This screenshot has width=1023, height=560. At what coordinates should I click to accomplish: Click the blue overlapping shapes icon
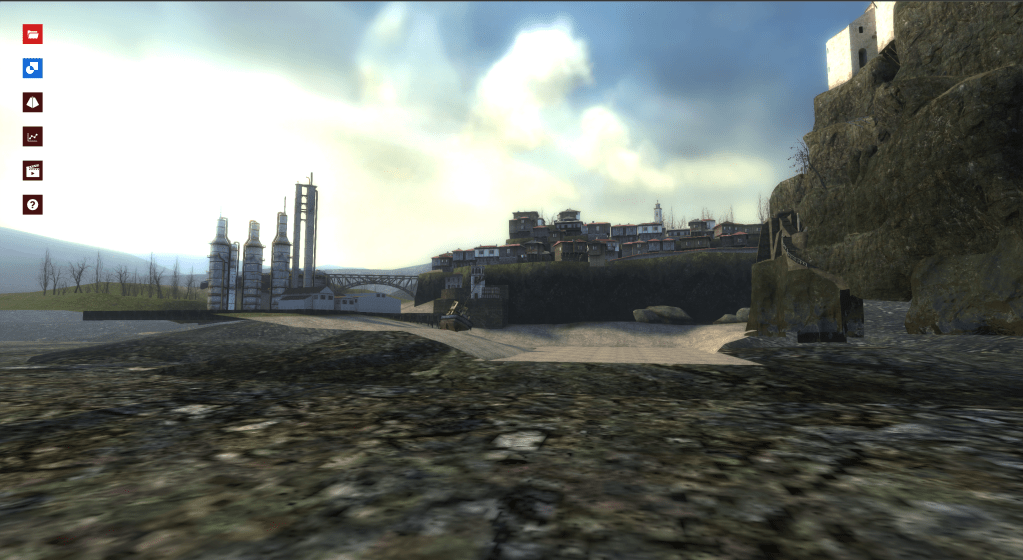pos(33,68)
